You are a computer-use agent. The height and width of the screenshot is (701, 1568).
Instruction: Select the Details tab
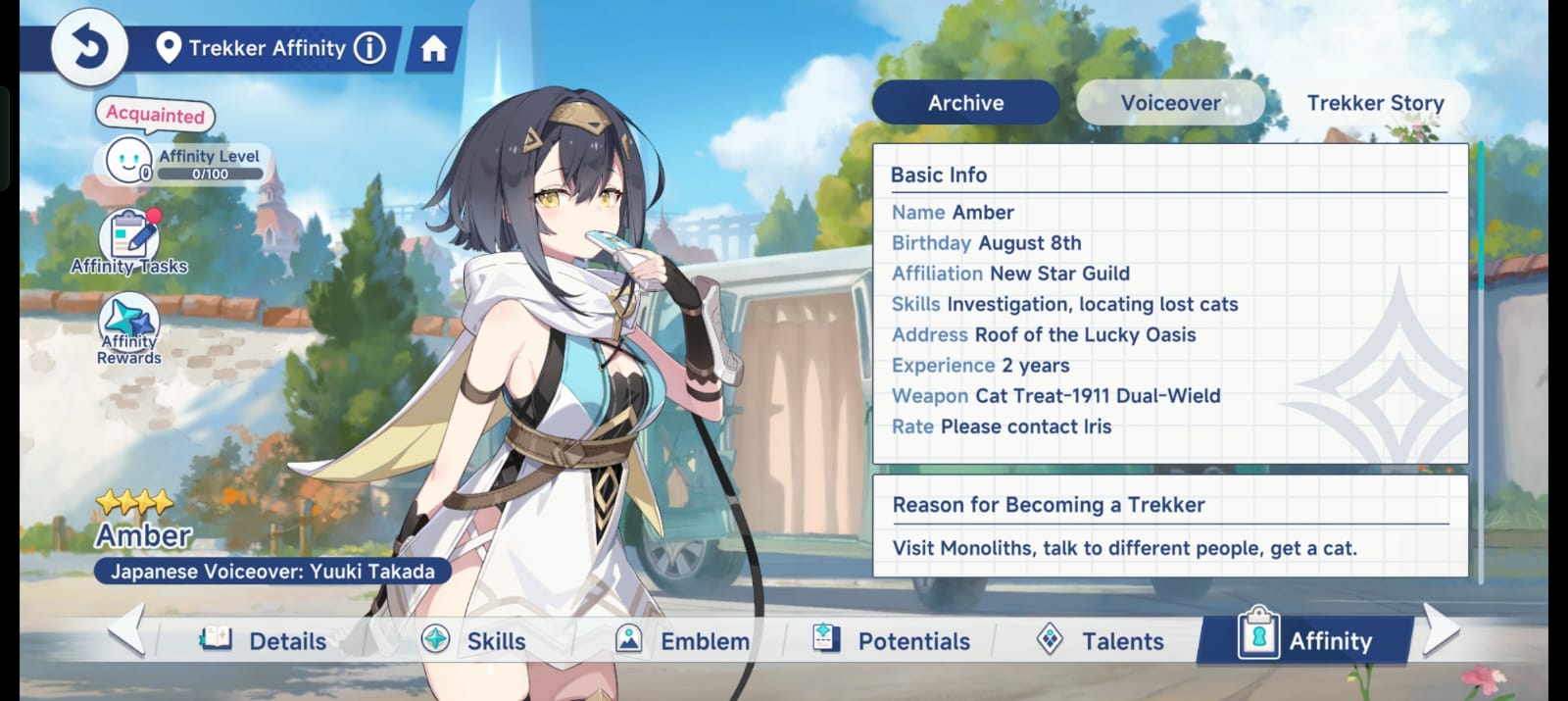pos(265,640)
